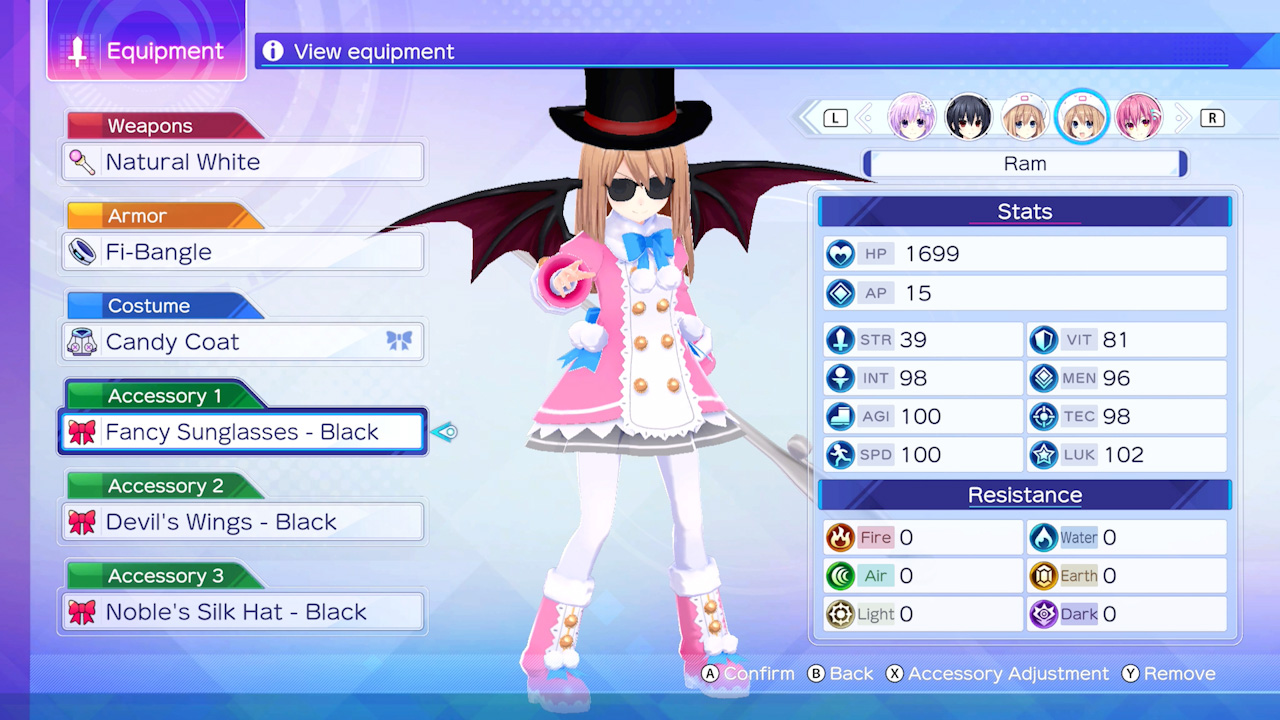The height and width of the screenshot is (720, 1280).
Task: Click the Dark resistance icon
Action: point(1045,614)
